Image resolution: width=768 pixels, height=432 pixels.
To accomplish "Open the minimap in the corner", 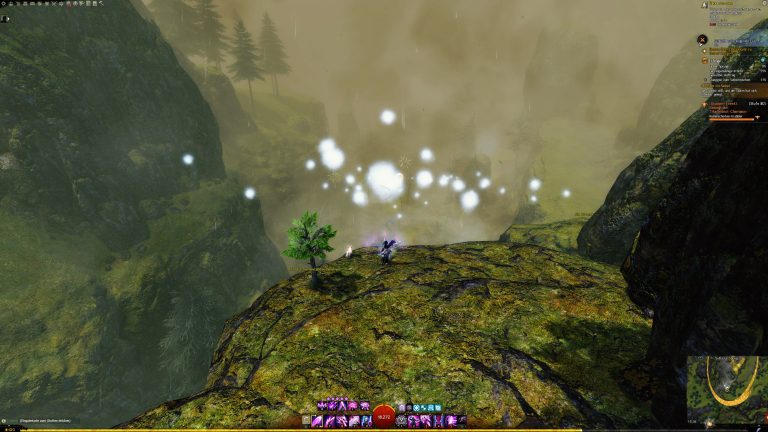I will pos(727,389).
